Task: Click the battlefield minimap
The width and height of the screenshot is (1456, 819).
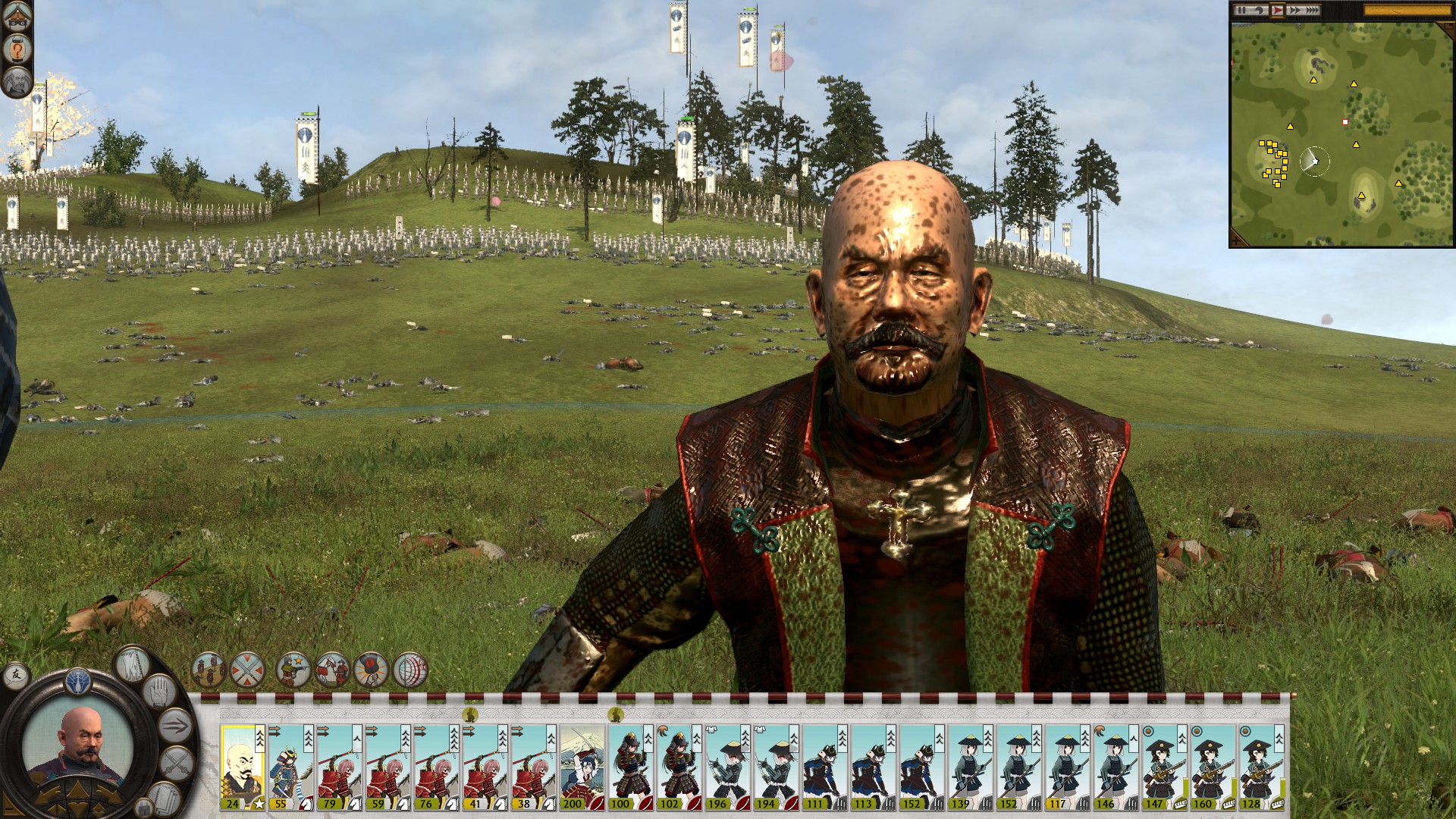Action: [1341, 133]
